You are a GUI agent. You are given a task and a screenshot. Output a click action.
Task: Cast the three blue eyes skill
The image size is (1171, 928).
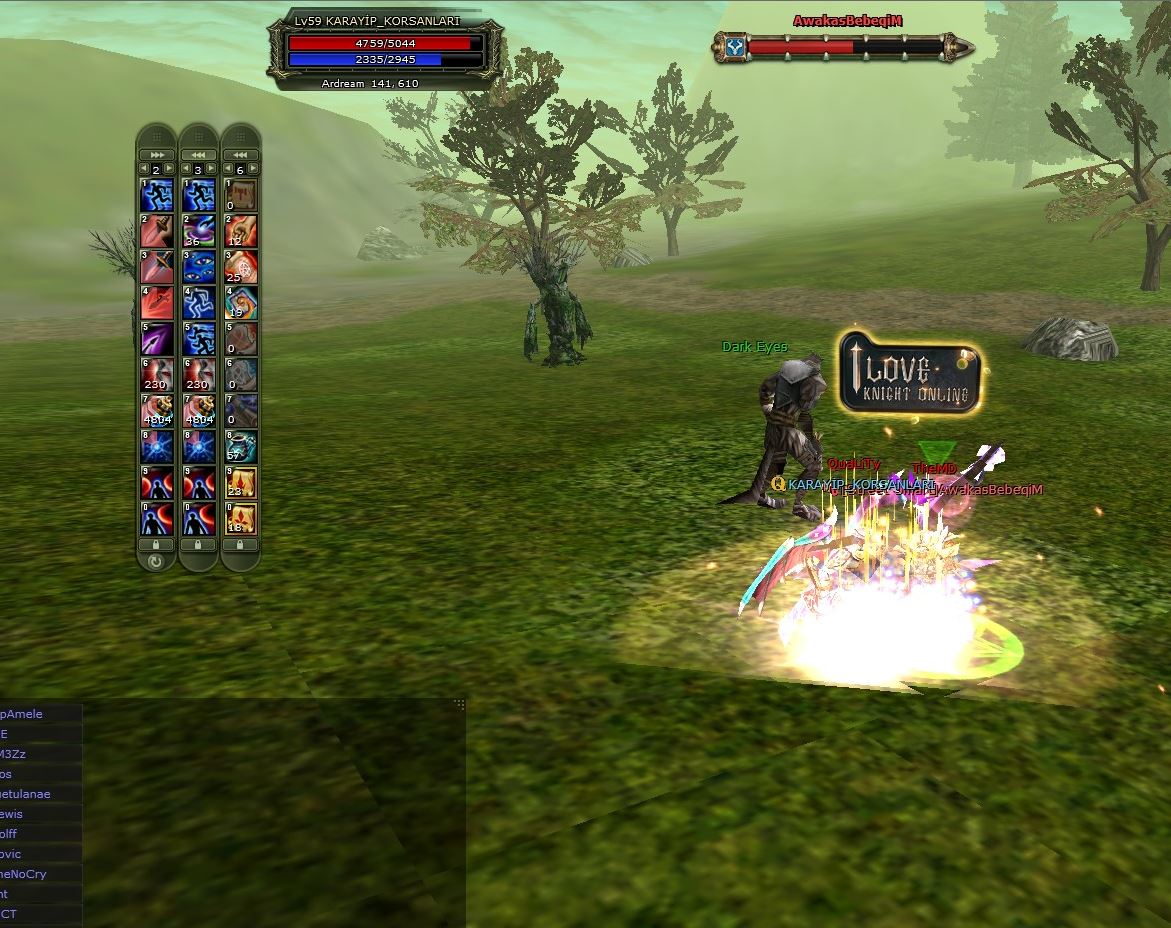click(198, 266)
